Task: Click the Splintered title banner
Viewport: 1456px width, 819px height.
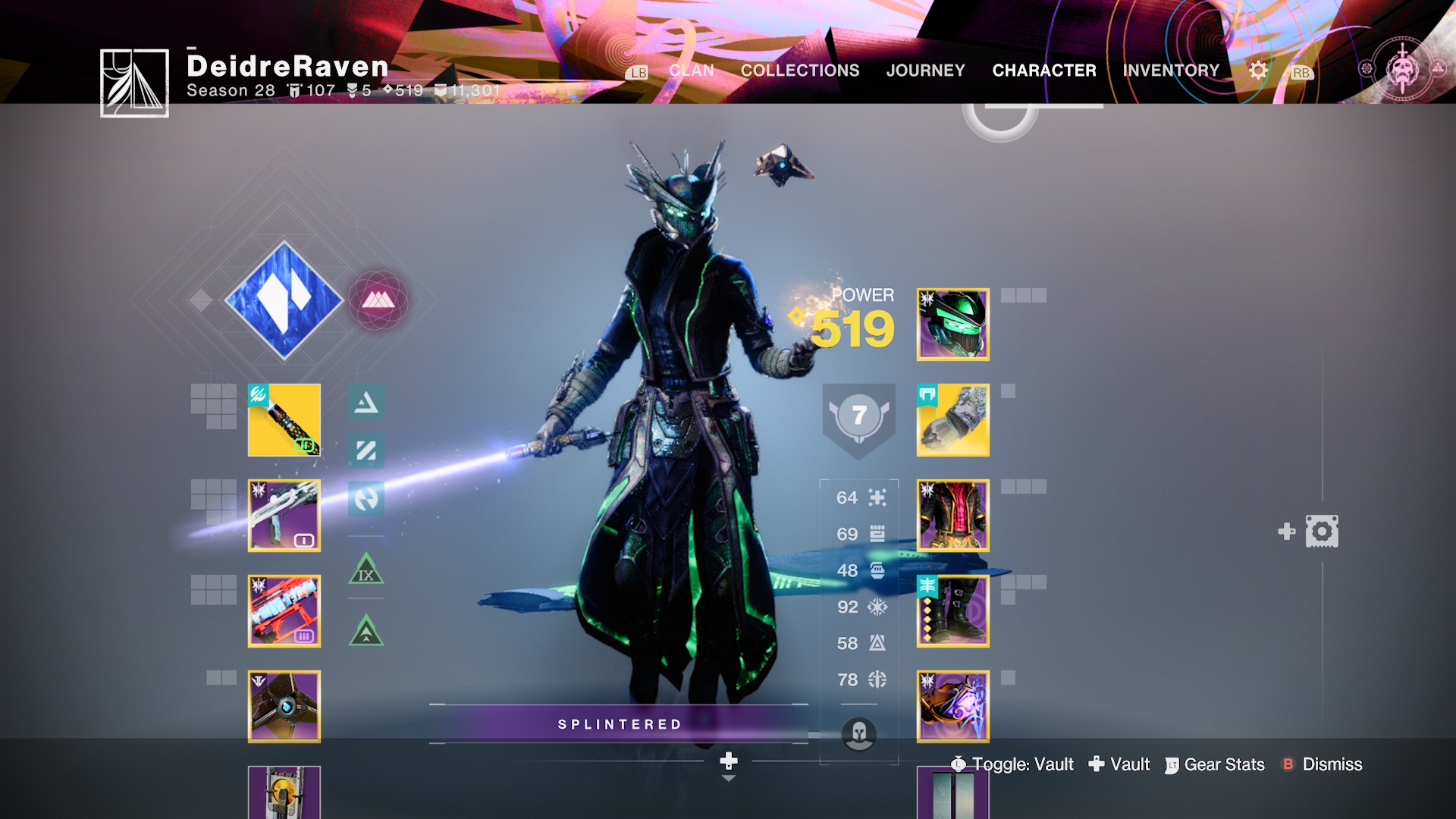Action: pos(619,724)
